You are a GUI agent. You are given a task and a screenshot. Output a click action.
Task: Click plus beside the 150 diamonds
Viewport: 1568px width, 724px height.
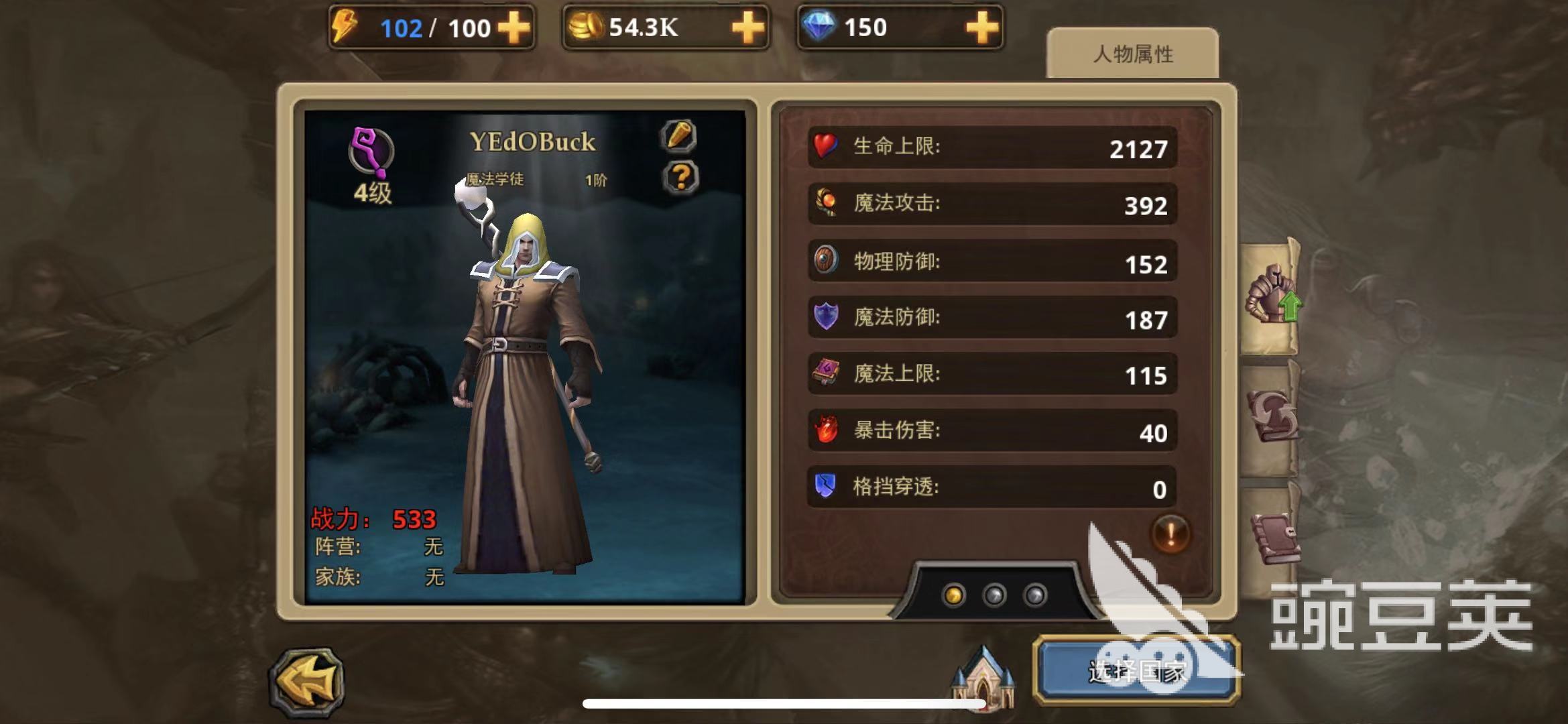click(981, 28)
